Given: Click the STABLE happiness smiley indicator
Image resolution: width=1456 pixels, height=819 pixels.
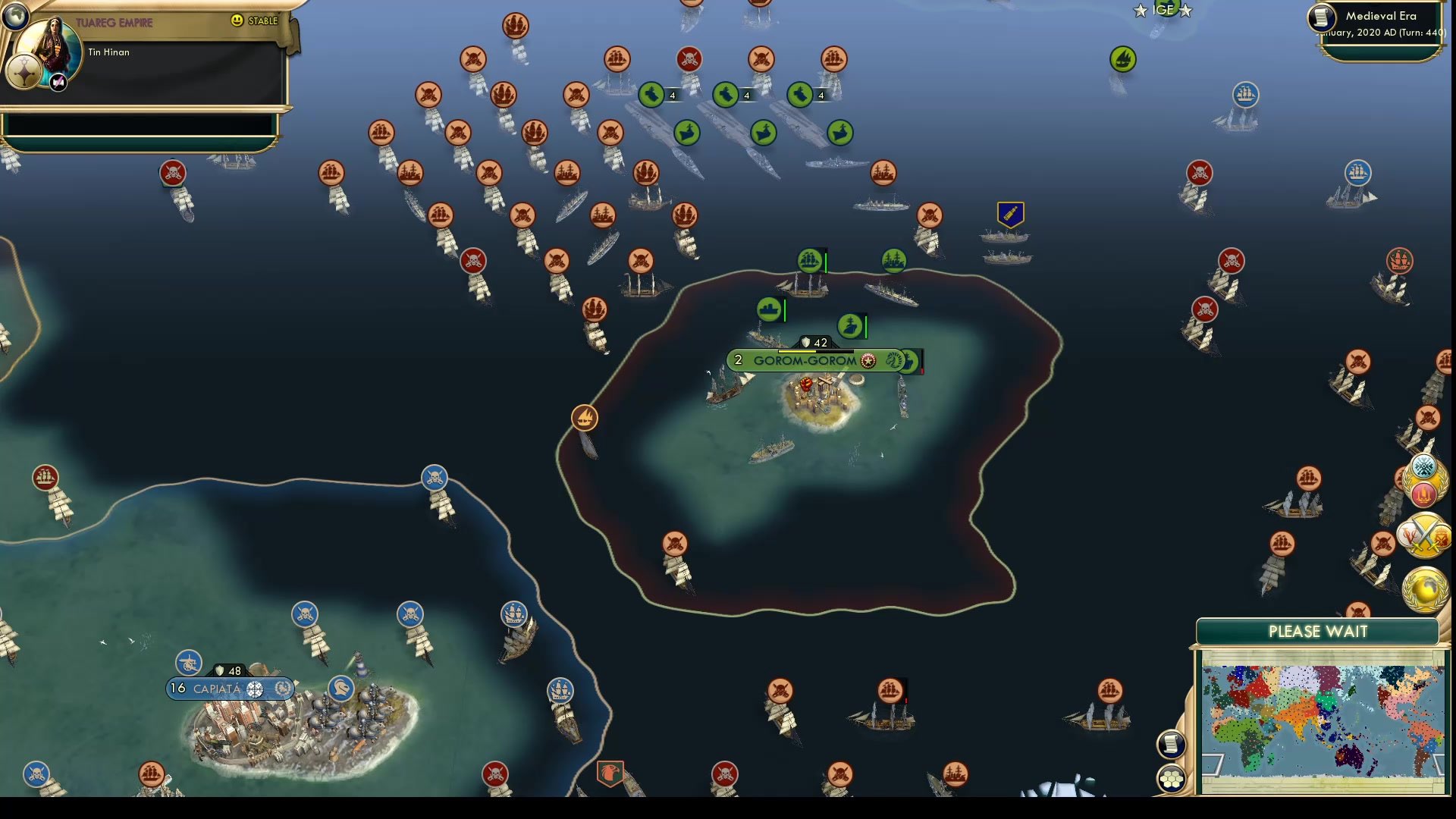Looking at the screenshot, I should pos(238,21).
